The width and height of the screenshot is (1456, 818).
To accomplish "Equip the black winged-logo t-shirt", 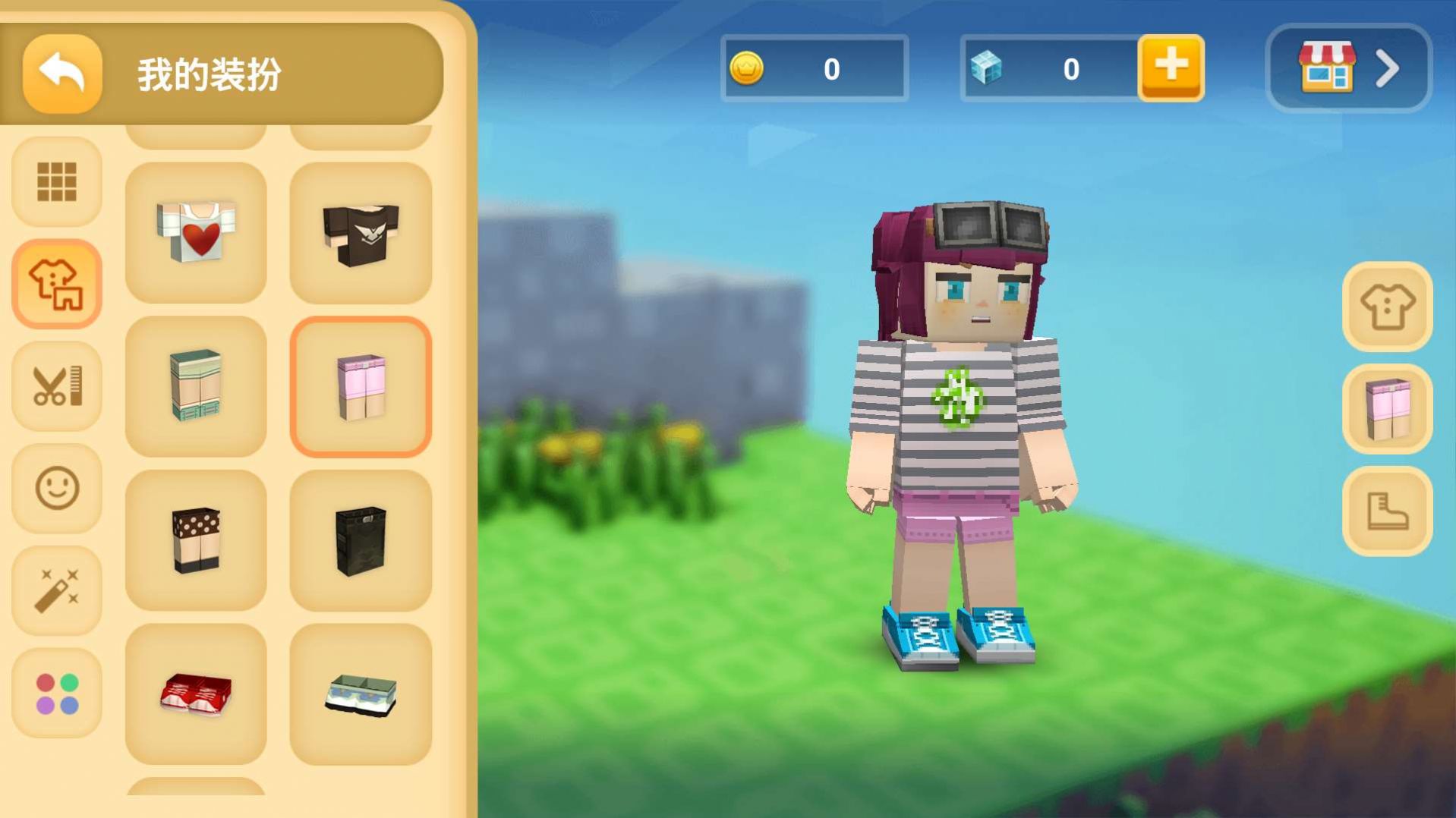I will tap(361, 233).
